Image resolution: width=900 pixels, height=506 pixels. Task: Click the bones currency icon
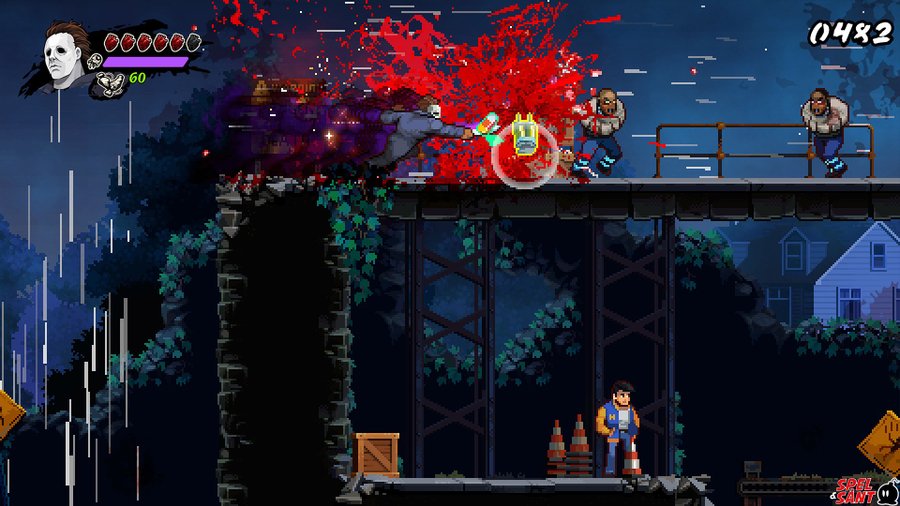(108, 84)
